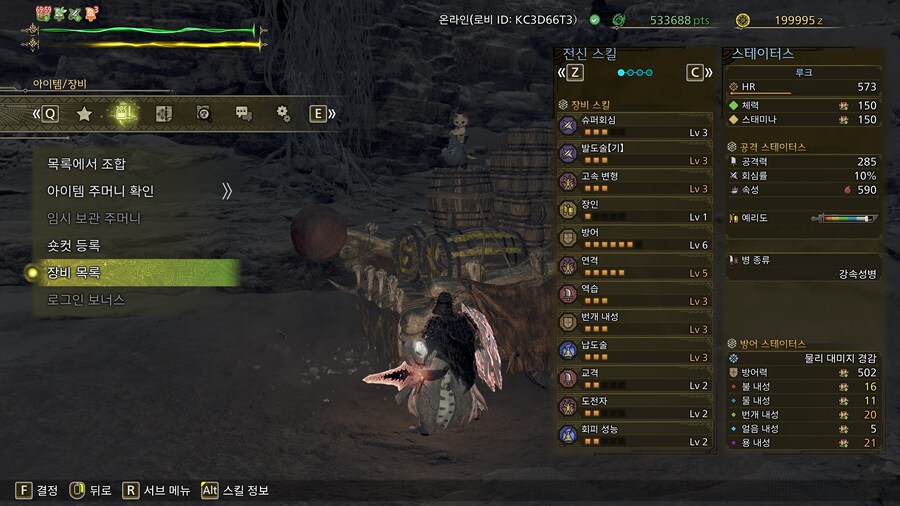Screen dimensions: 900x506
Task: Open the gear settings tab
Action: tap(283, 114)
